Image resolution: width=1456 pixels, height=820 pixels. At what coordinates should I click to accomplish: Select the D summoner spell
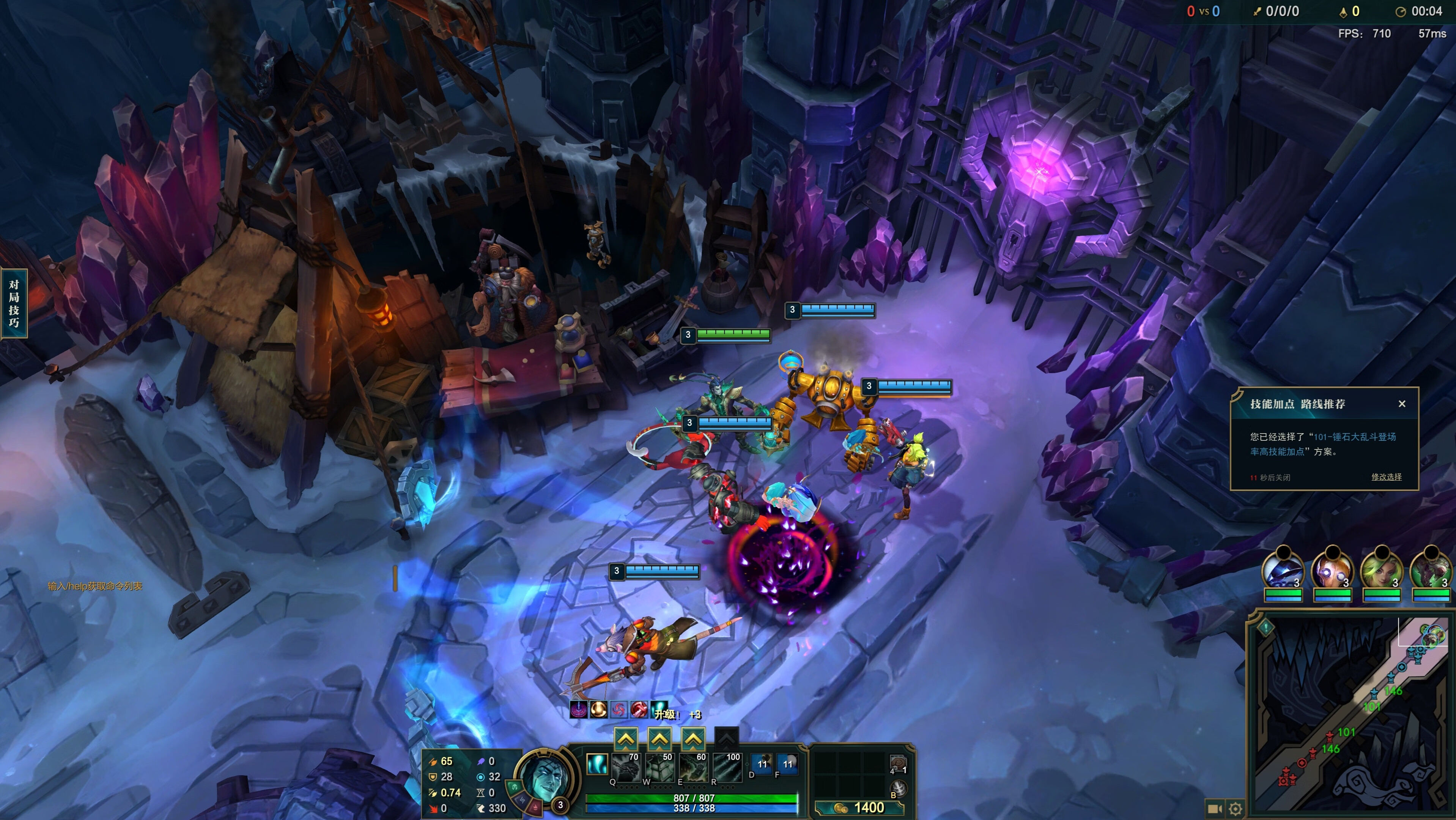point(762,764)
